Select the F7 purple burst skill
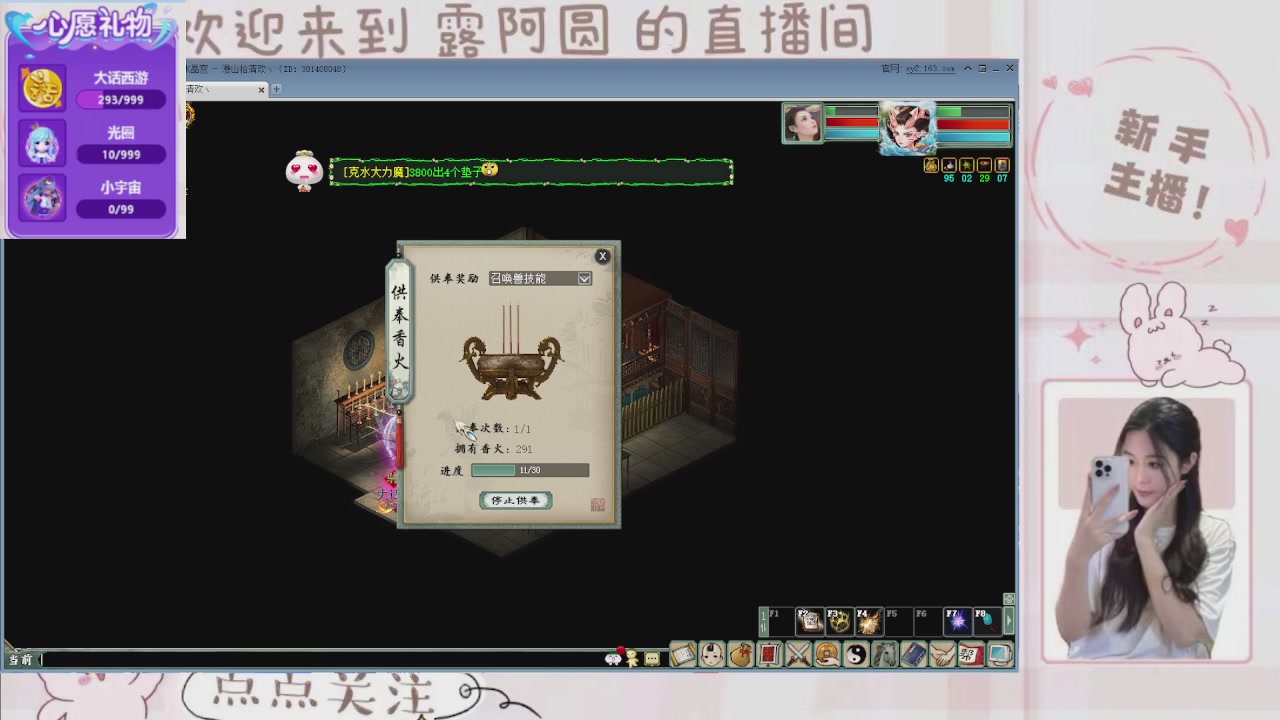The width and height of the screenshot is (1280, 720). click(x=958, y=620)
